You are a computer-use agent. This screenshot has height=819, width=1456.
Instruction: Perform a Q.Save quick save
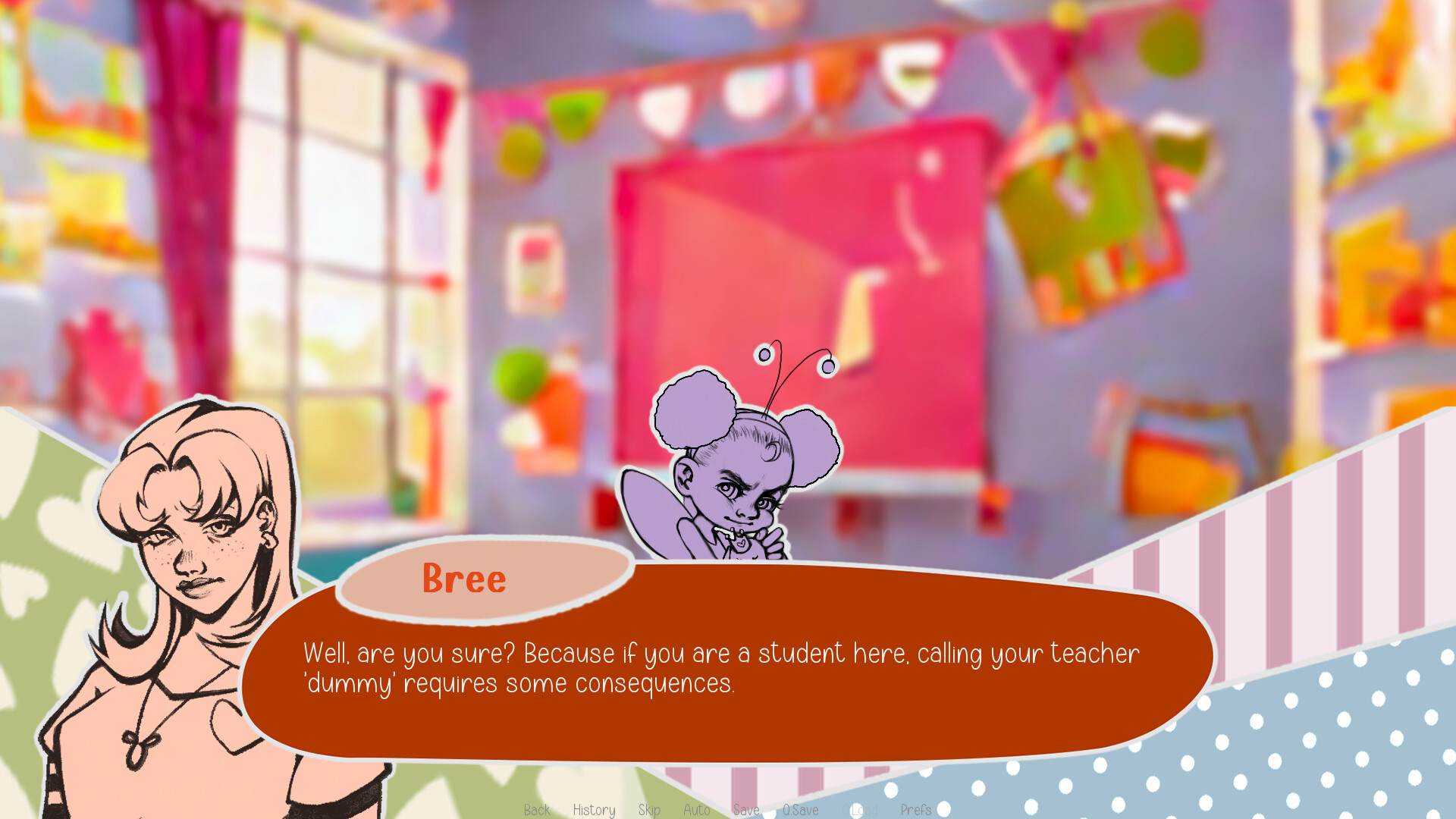800,810
